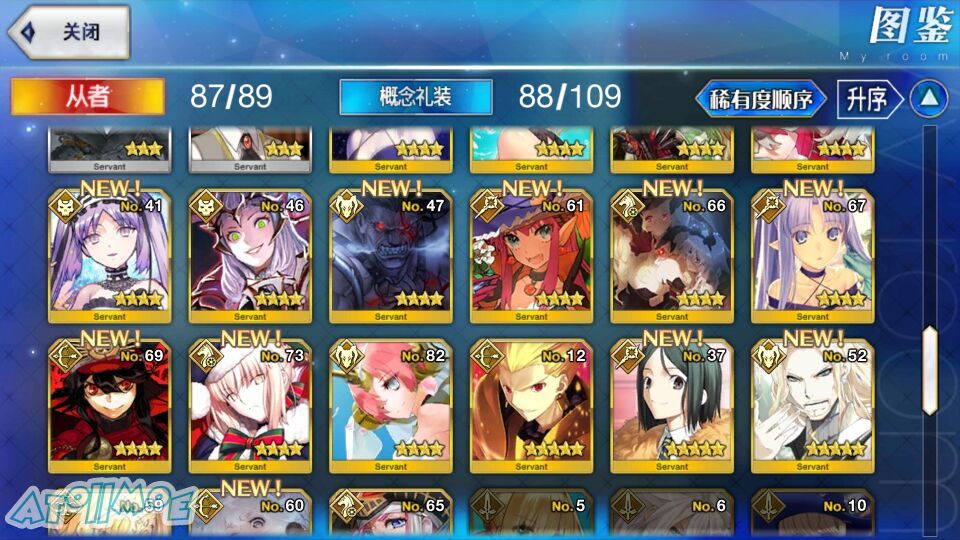Switch to the 概念礼装 craft essence tab
The height and width of the screenshot is (540, 960).
(416, 97)
